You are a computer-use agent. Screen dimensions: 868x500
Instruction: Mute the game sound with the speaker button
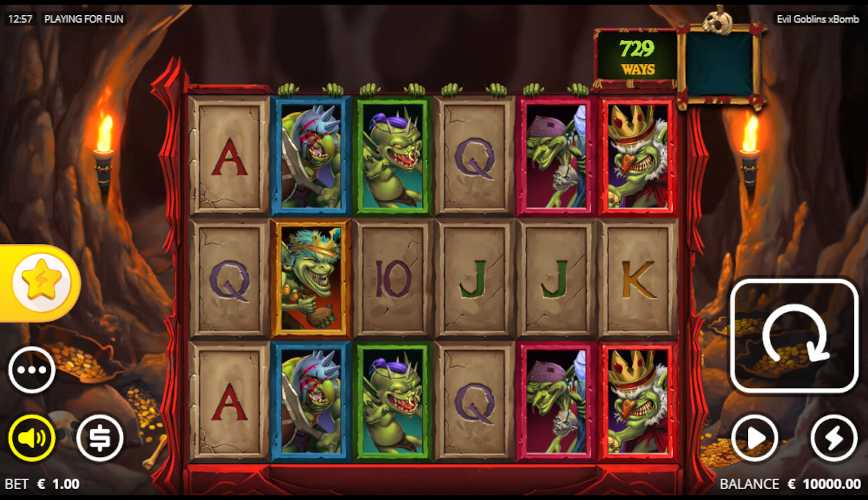pos(32,438)
